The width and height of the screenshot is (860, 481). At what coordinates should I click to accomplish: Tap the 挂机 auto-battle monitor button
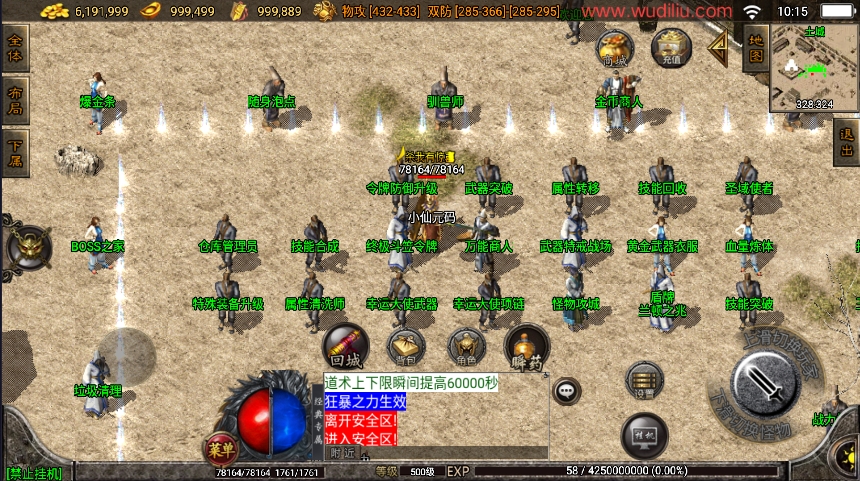click(644, 436)
